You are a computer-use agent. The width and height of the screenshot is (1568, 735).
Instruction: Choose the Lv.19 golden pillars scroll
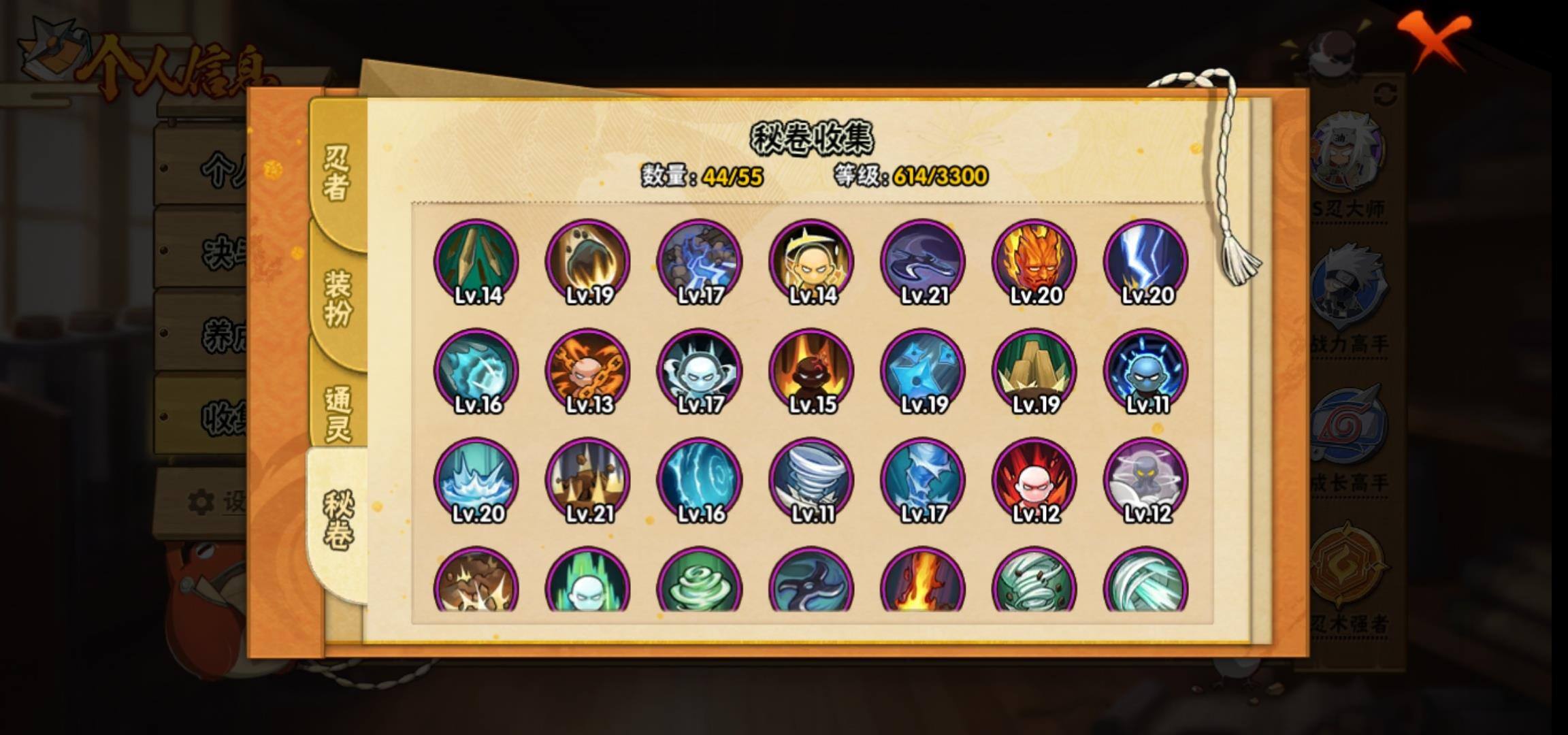[x=1034, y=371]
